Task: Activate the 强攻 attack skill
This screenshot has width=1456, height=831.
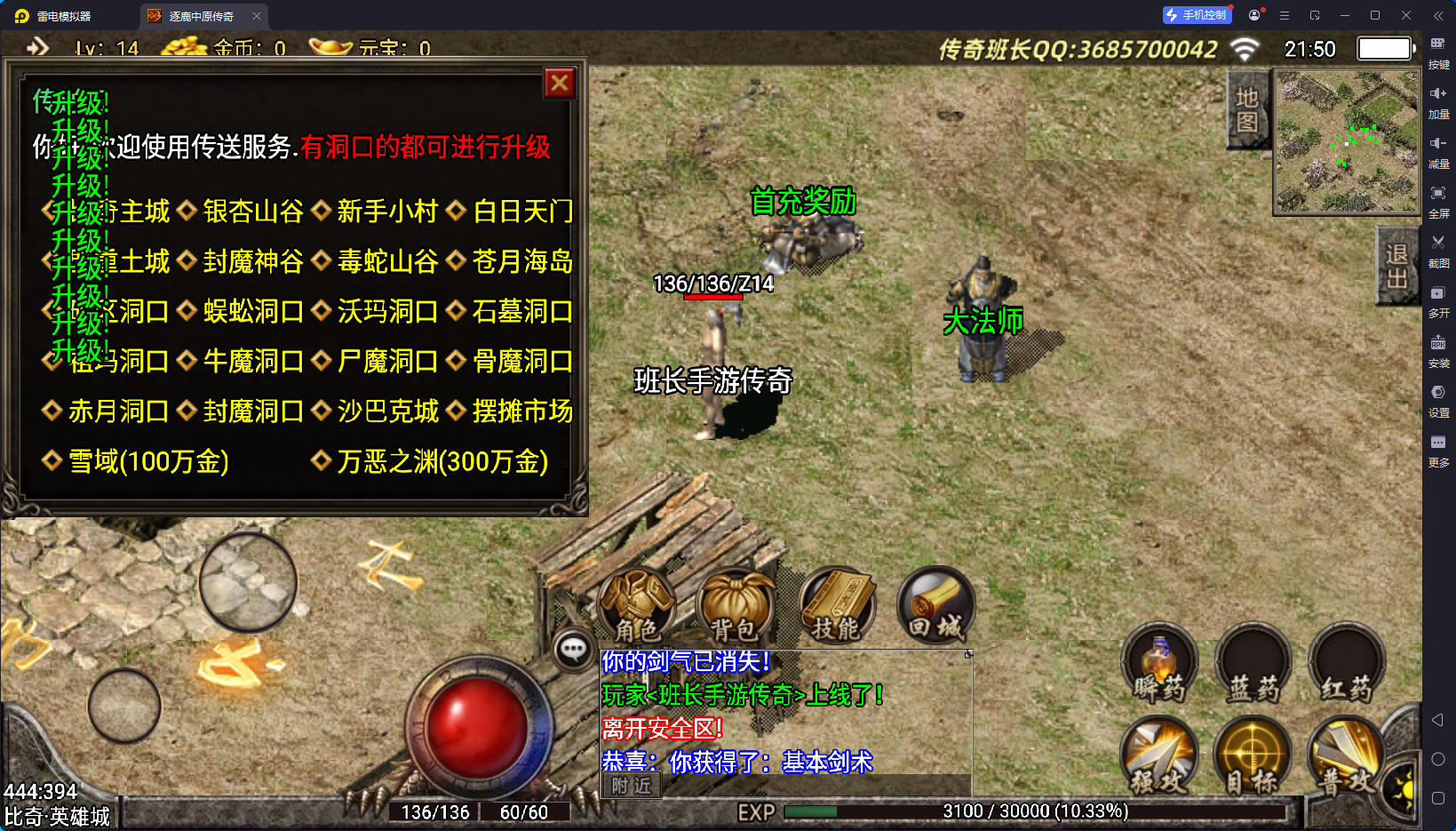Action: [1158, 756]
